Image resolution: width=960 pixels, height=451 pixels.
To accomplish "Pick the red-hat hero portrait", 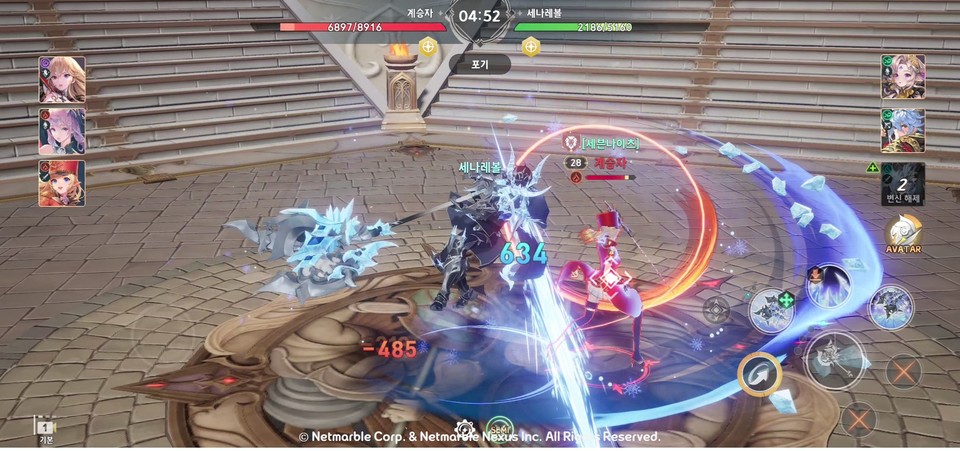I will [62, 183].
